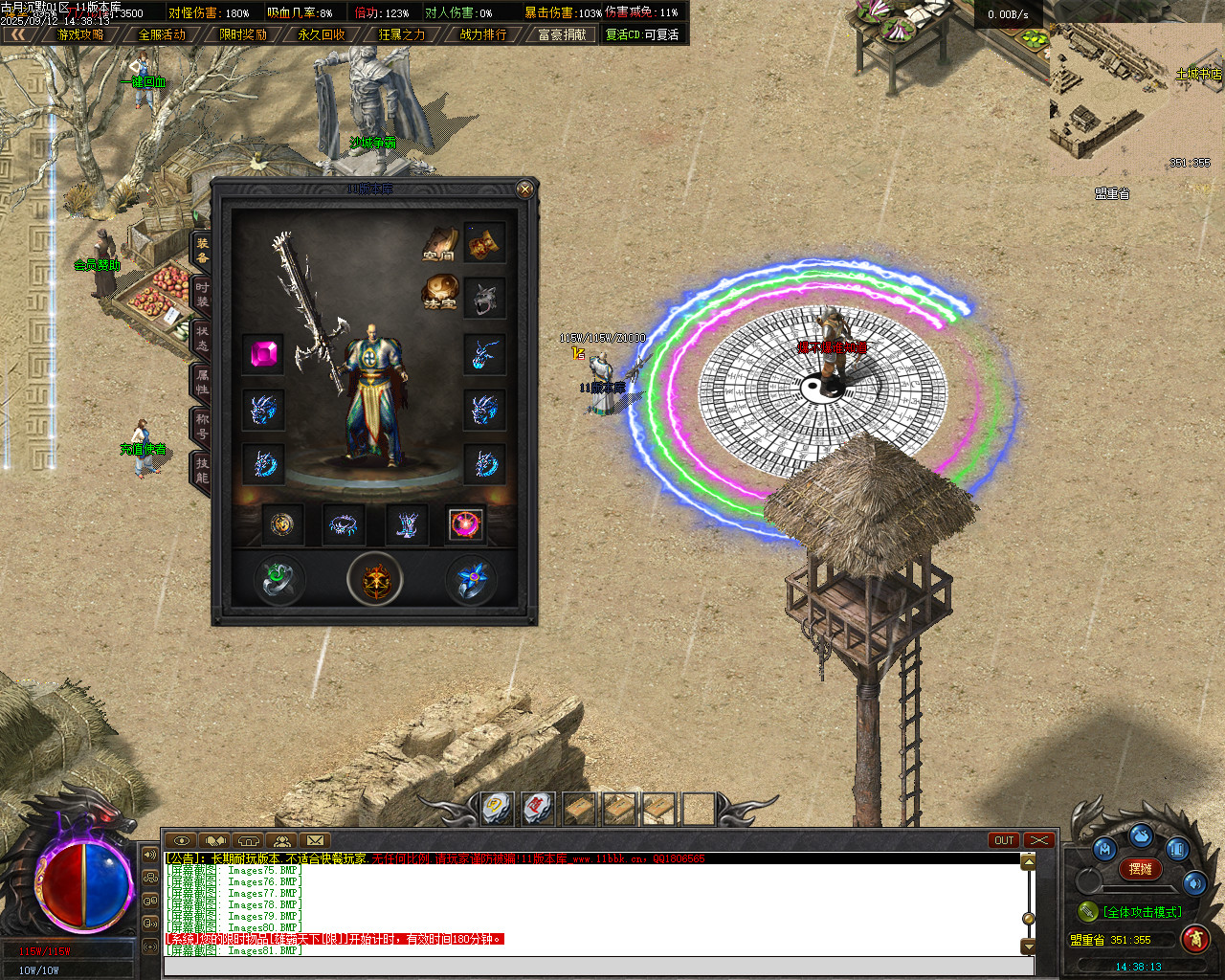
Task: Select the pink gem equipment slot
Action: pos(262,354)
